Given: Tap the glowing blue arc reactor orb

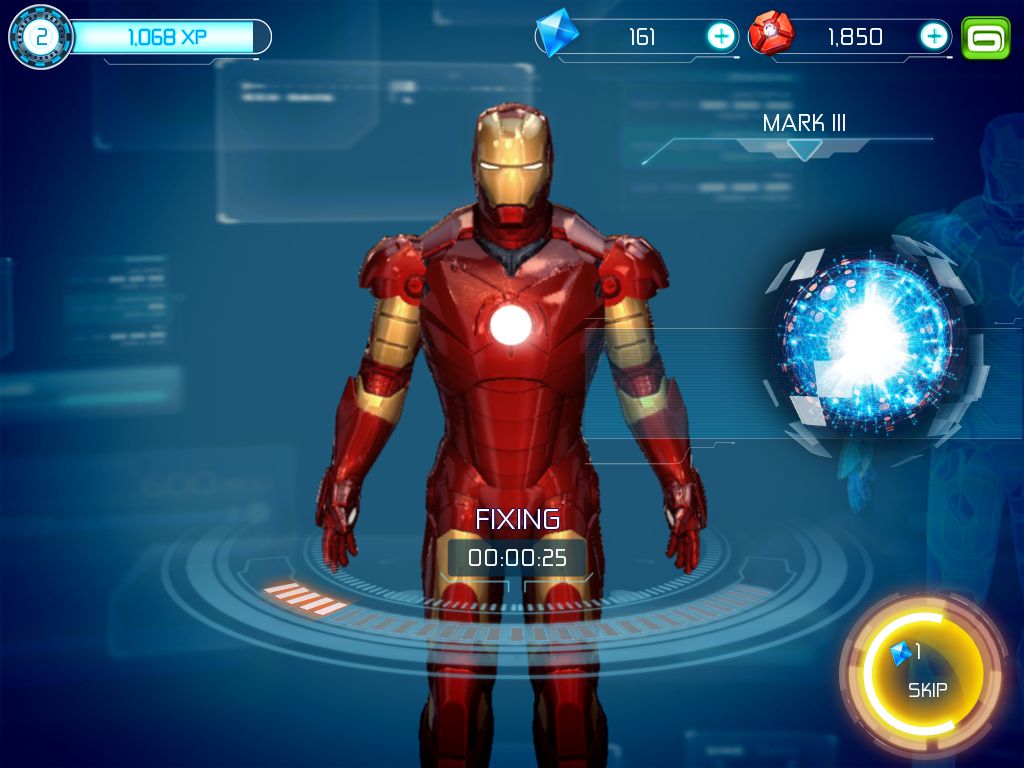Looking at the screenshot, I should pos(868,342).
